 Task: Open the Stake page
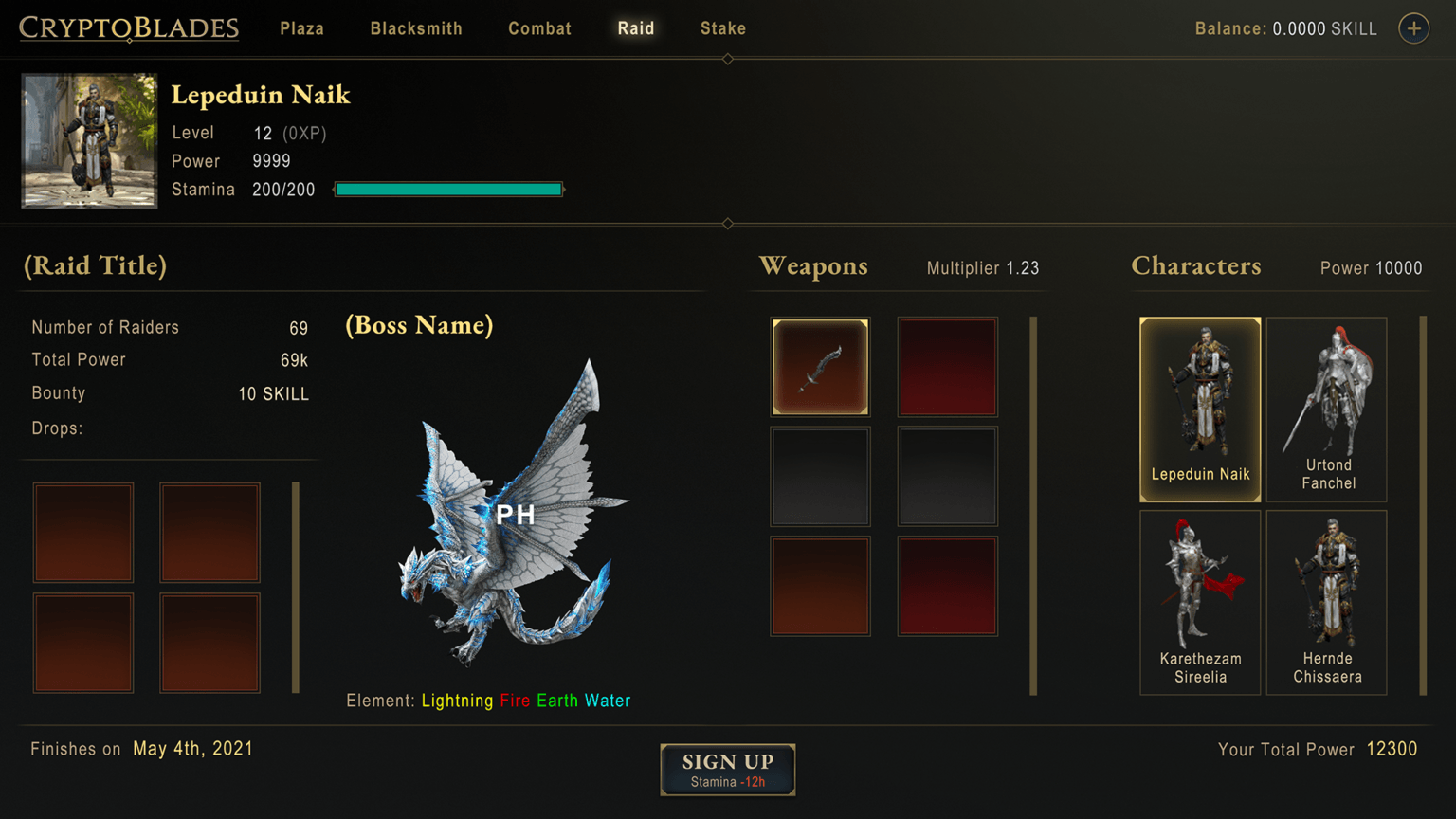tap(723, 28)
